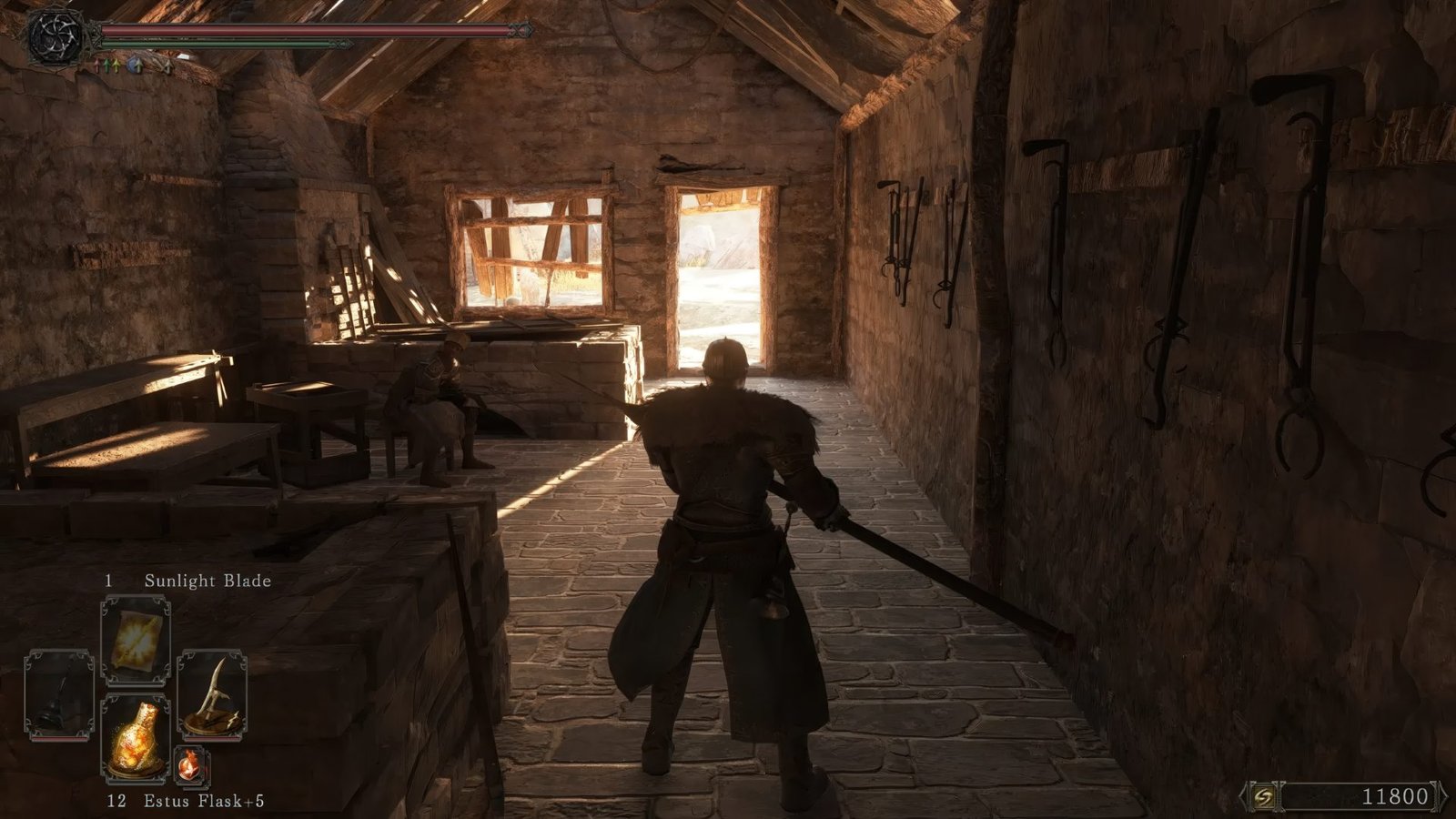Click the thorned covenant crest top left
The image size is (1456, 819).
click(56, 36)
